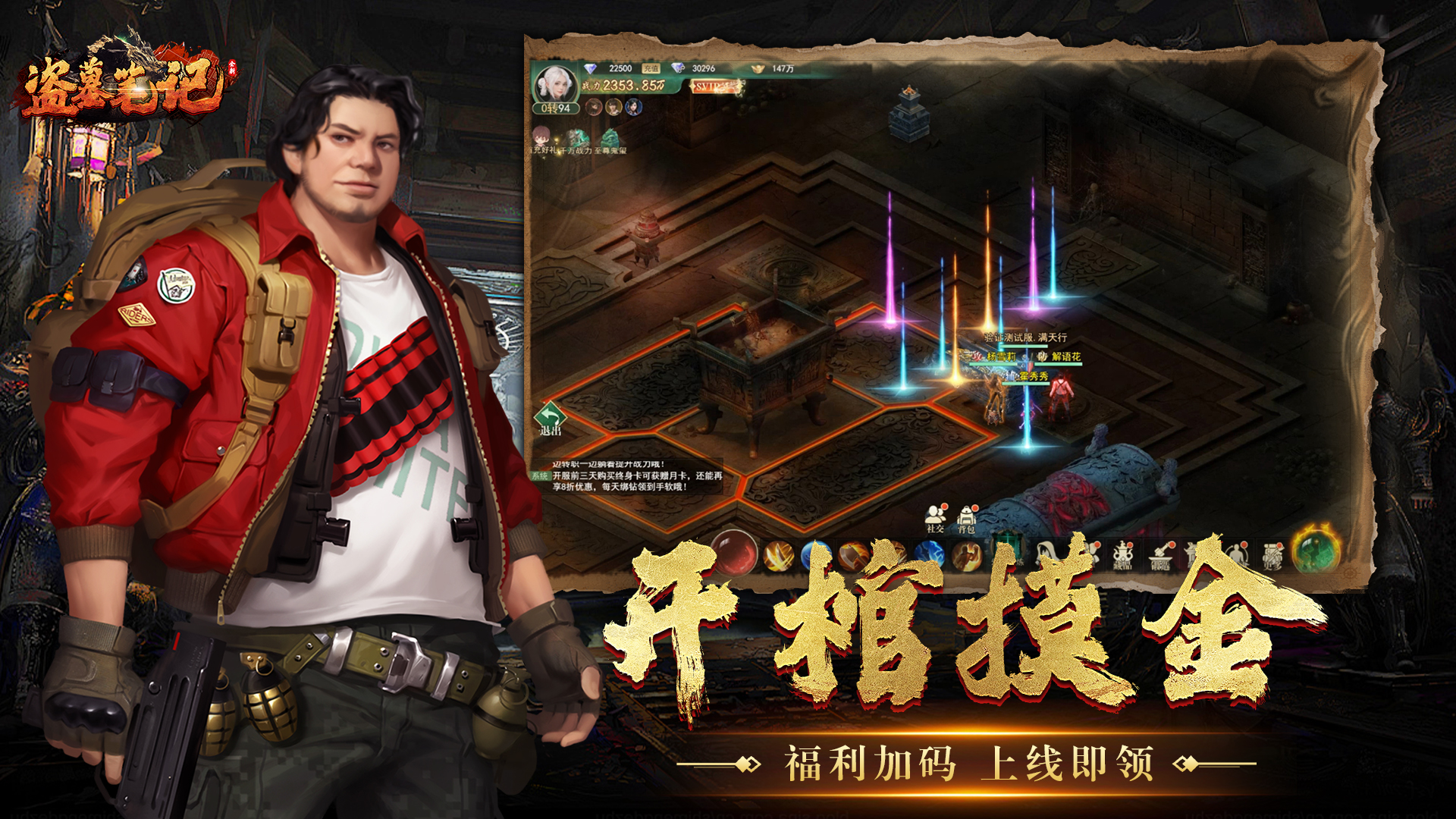The width and height of the screenshot is (1456, 819).
Task: Click the golden ingot currency icon
Action: (x=756, y=69)
